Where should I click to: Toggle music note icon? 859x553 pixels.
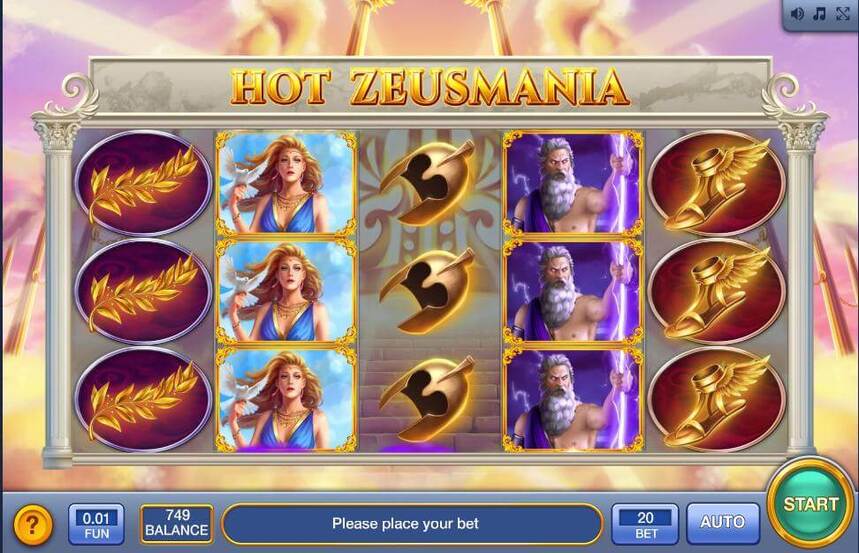click(x=819, y=14)
